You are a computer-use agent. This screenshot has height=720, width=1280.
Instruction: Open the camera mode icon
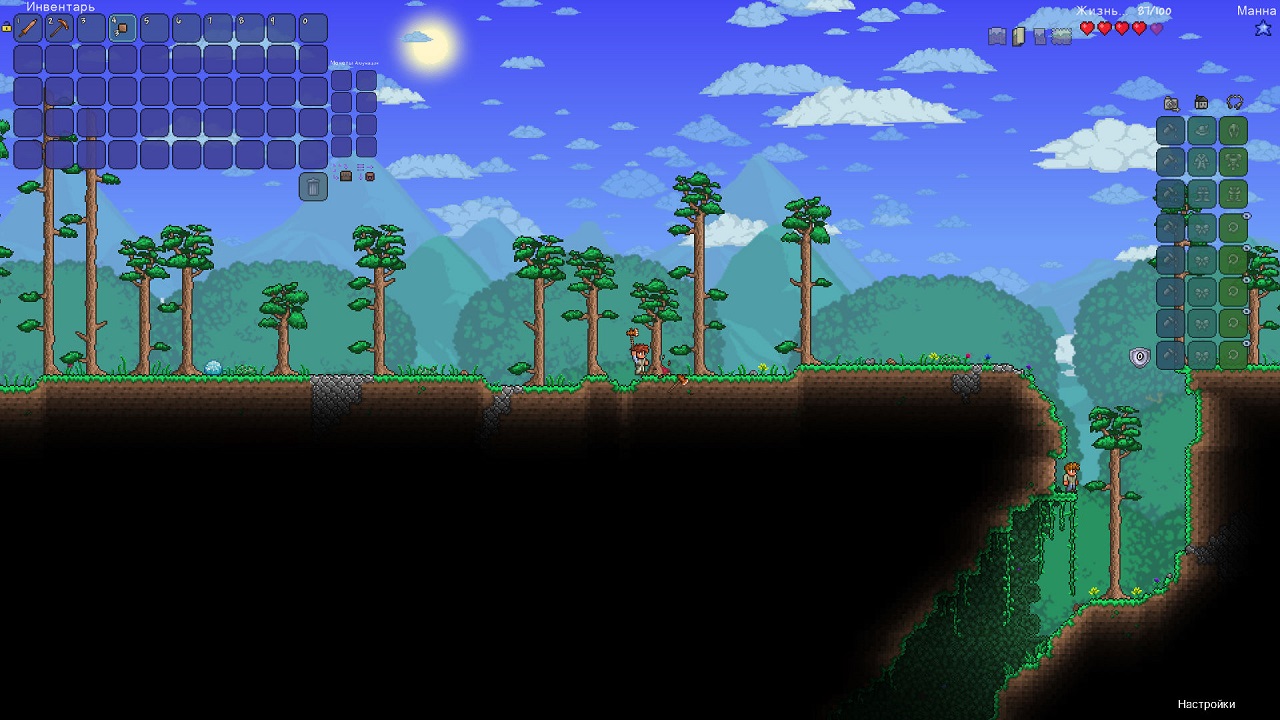click(1171, 103)
